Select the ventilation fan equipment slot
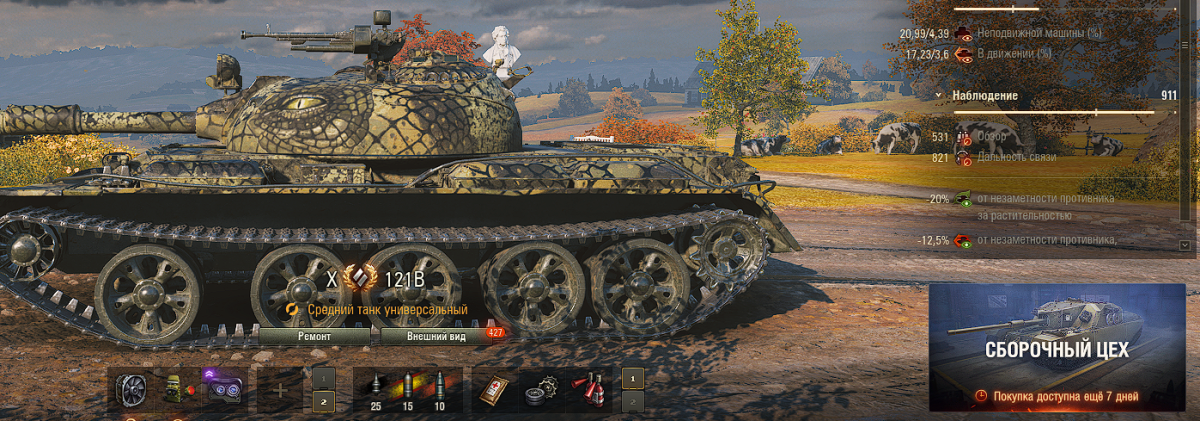This screenshot has height=421, width=1200. [x=131, y=389]
